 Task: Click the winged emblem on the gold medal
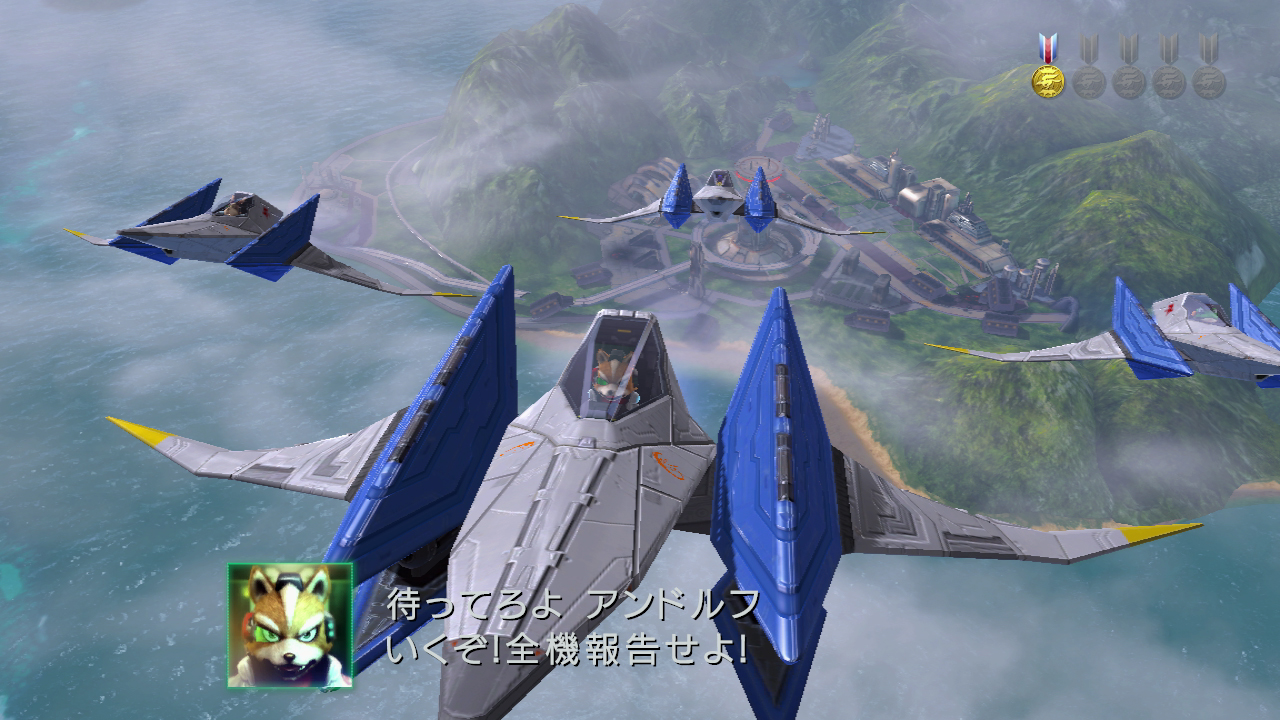coord(1049,80)
